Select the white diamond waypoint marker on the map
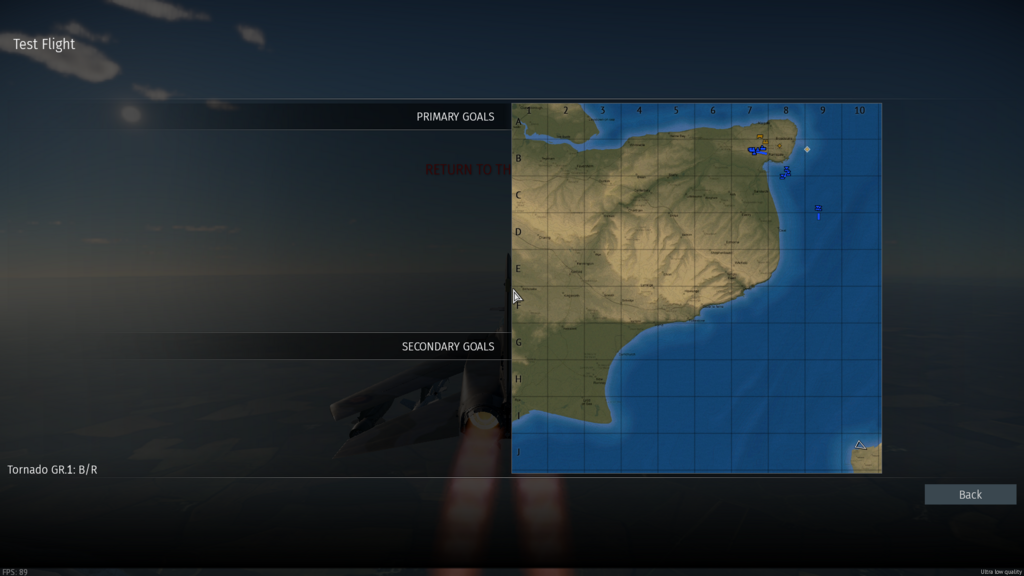 pyautogui.click(x=807, y=149)
